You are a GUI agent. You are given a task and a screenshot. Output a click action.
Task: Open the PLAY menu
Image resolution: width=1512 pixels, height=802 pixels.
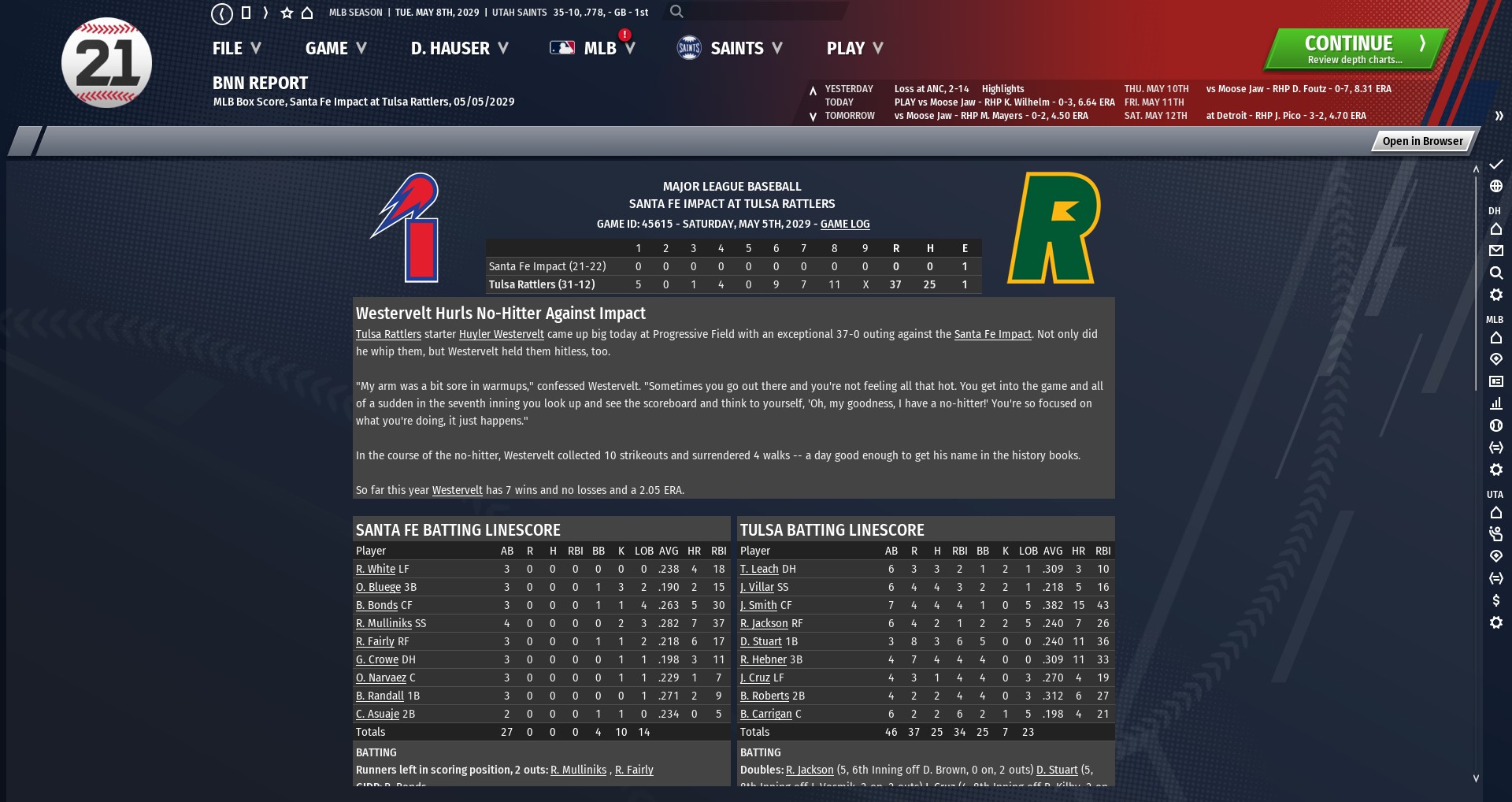click(x=854, y=49)
